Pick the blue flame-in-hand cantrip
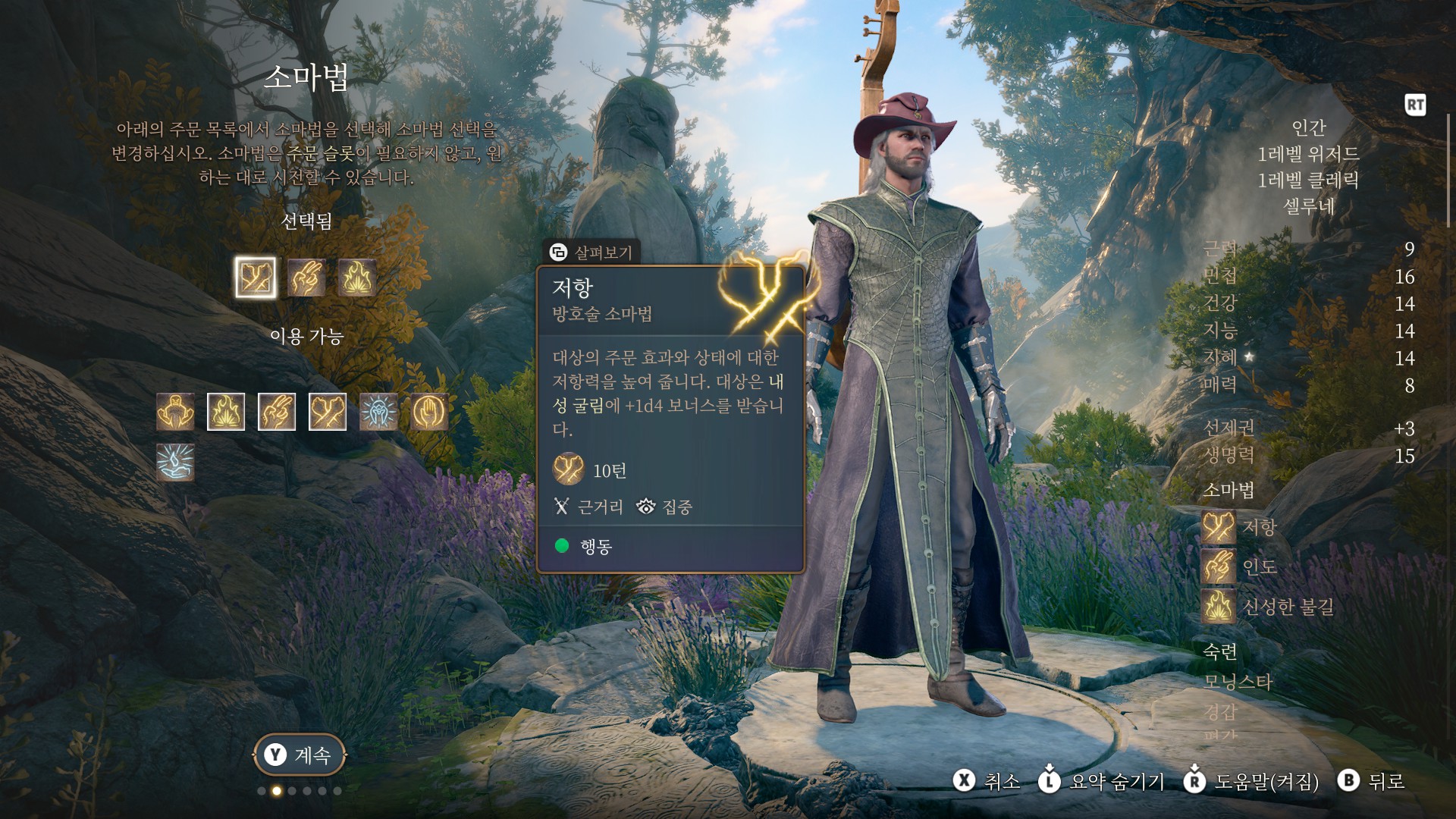 click(175, 463)
